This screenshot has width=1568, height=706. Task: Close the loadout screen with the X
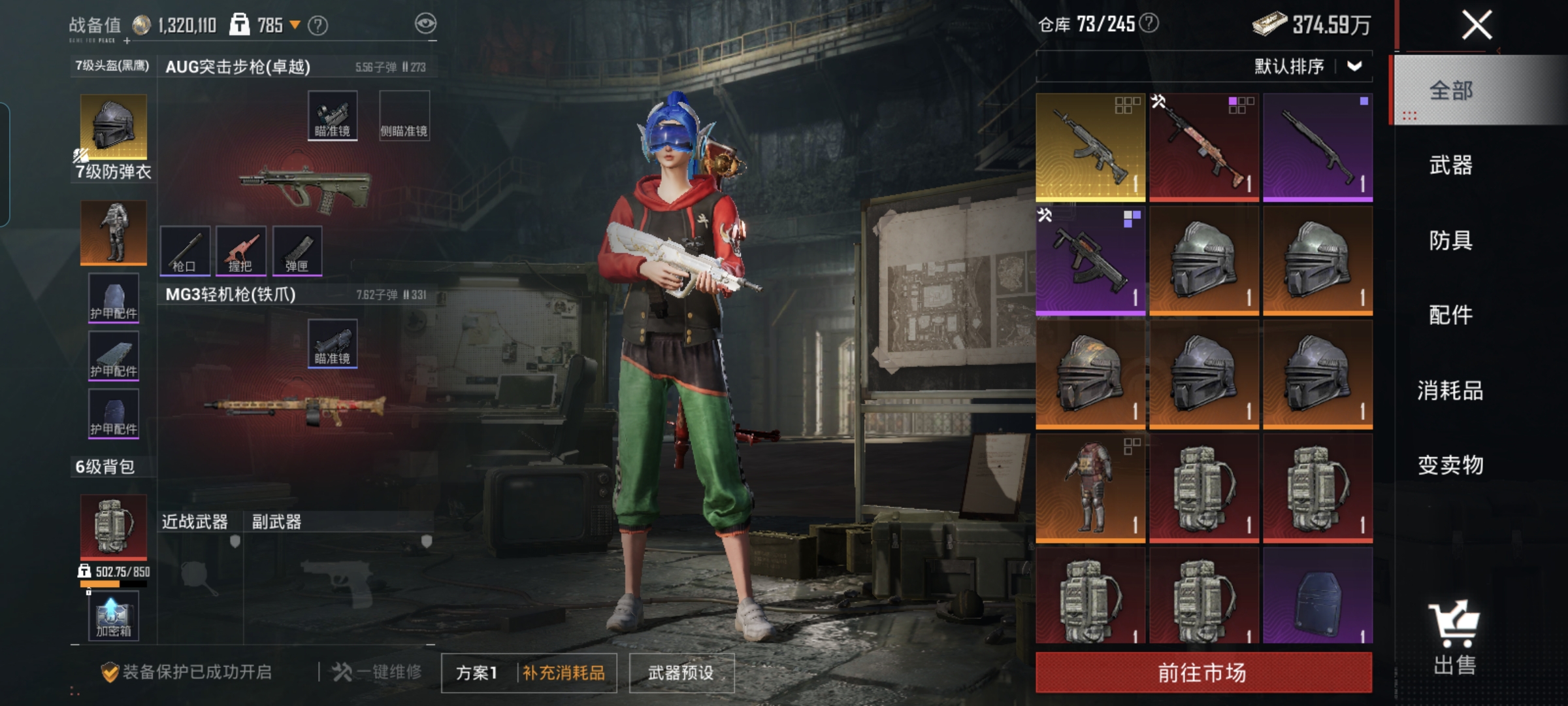tap(1477, 26)
